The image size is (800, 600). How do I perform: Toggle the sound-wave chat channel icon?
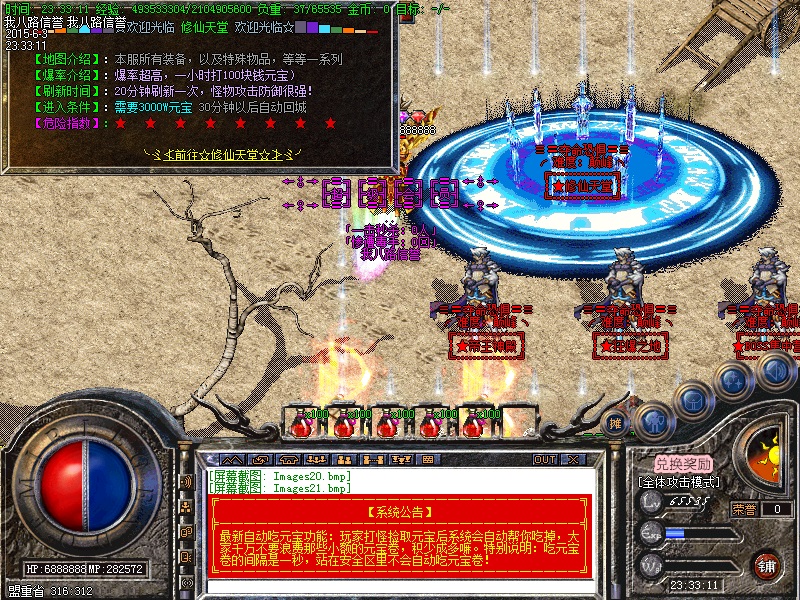(186, 482)
